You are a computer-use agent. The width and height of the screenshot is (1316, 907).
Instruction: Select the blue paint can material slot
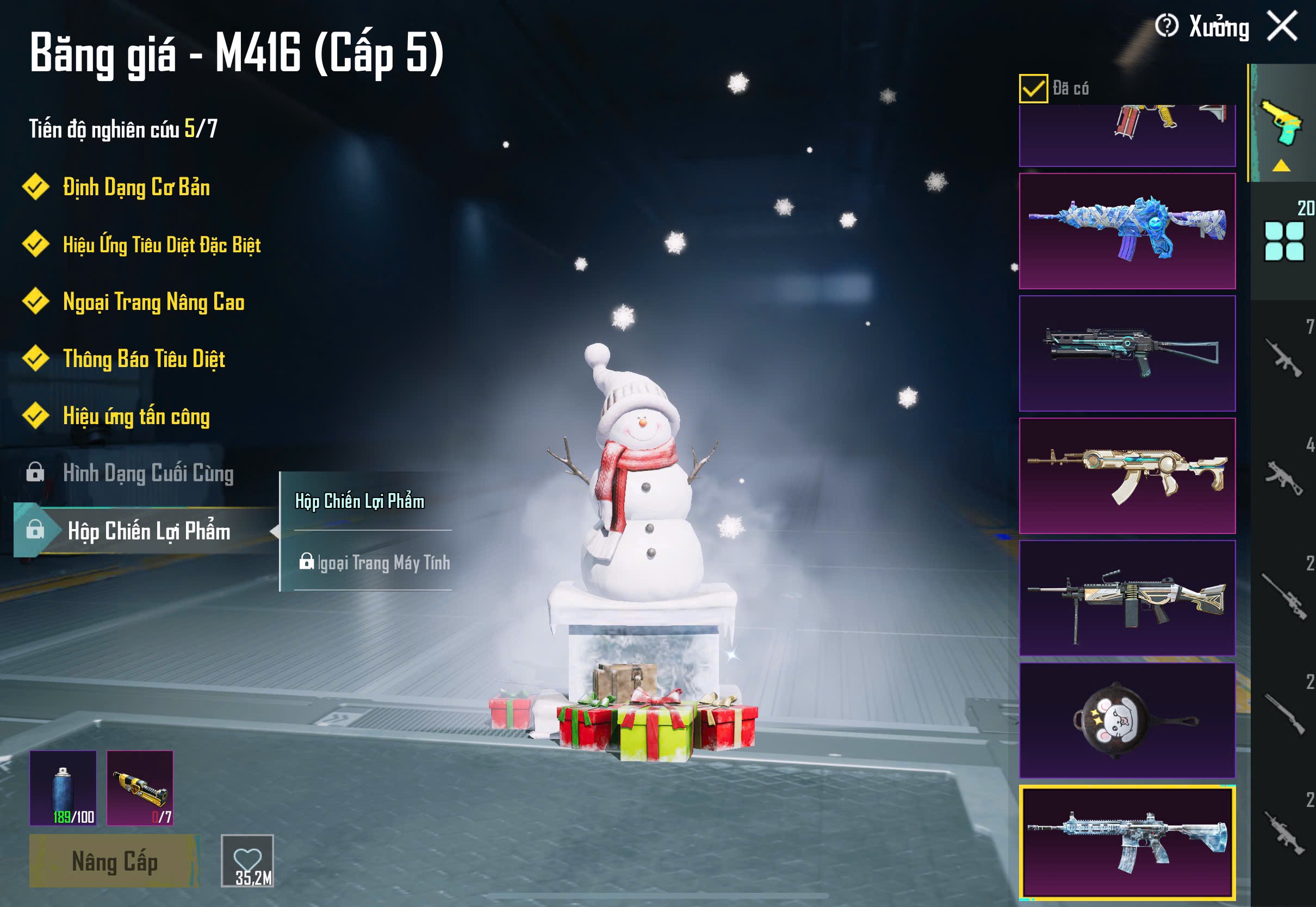[x=63, y=788]
